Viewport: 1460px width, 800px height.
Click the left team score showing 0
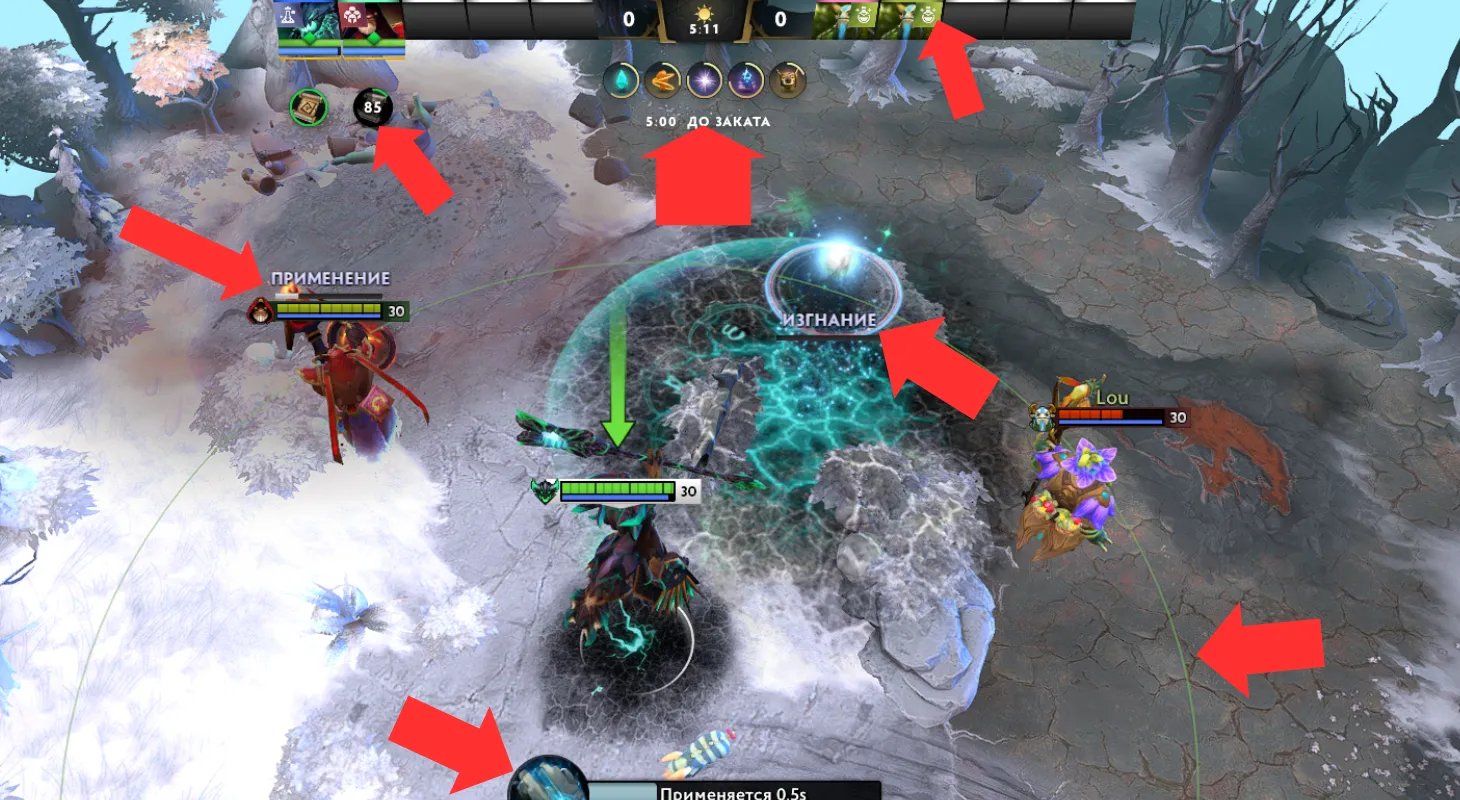tap(628, 20)
